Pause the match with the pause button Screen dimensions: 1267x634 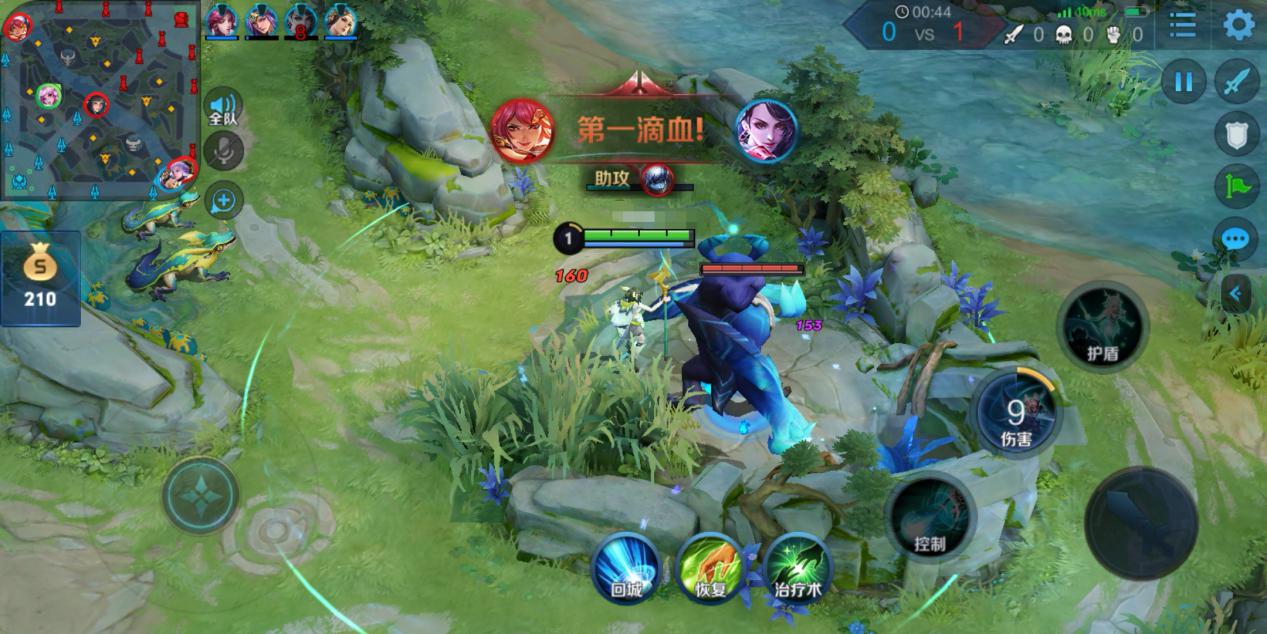[1183, 81]
